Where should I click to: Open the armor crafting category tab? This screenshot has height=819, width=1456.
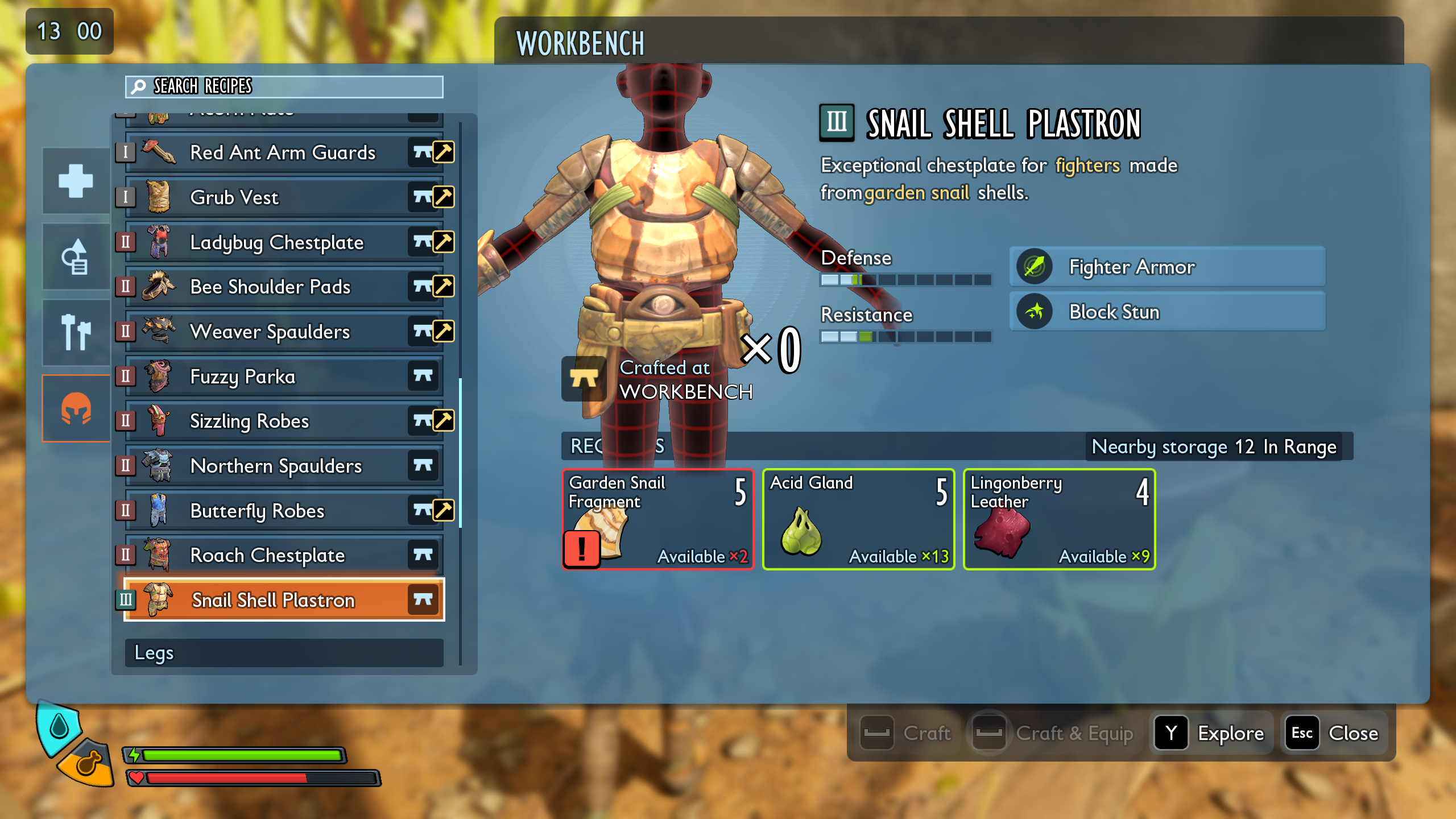pyautogui.click(x=76, y=408)
